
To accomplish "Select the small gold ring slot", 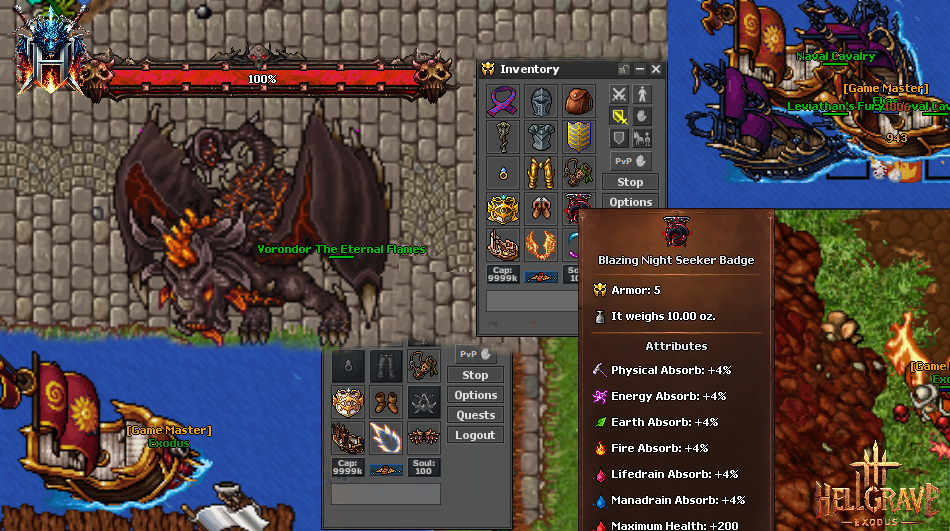I will pos(501,172).
